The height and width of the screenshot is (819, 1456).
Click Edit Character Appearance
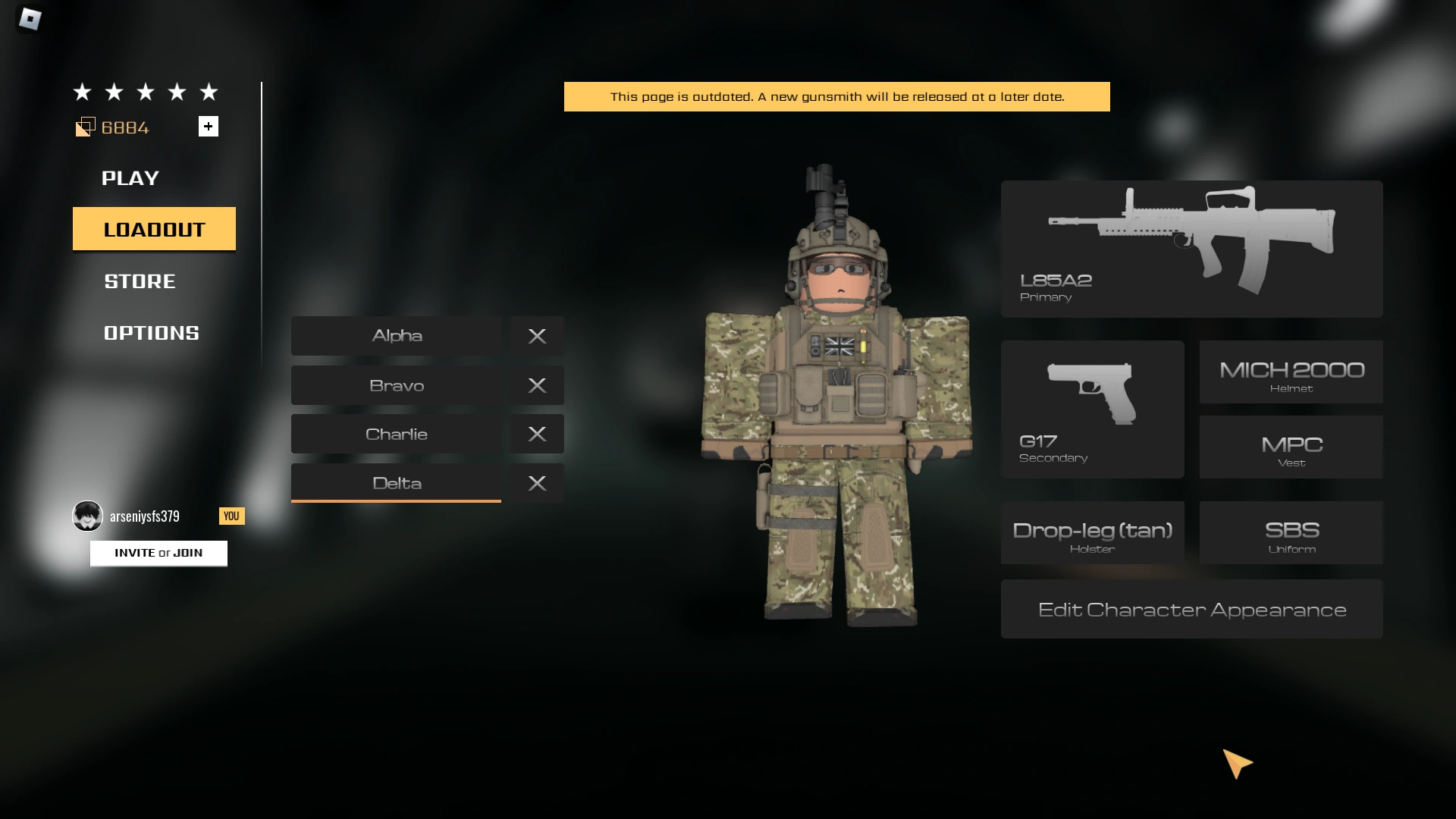(x=1191, y=608)
